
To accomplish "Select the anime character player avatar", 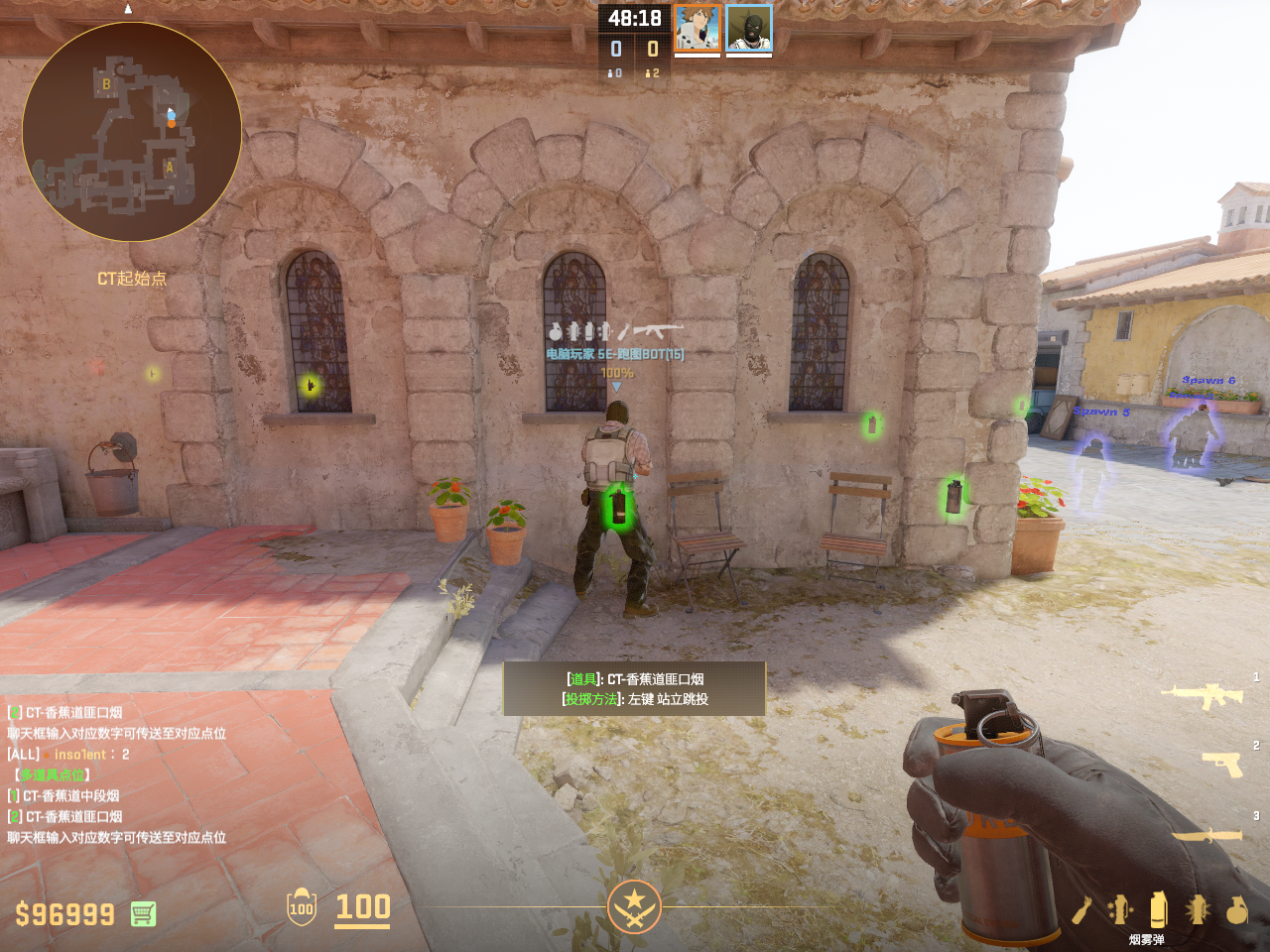I will point(698,28).
